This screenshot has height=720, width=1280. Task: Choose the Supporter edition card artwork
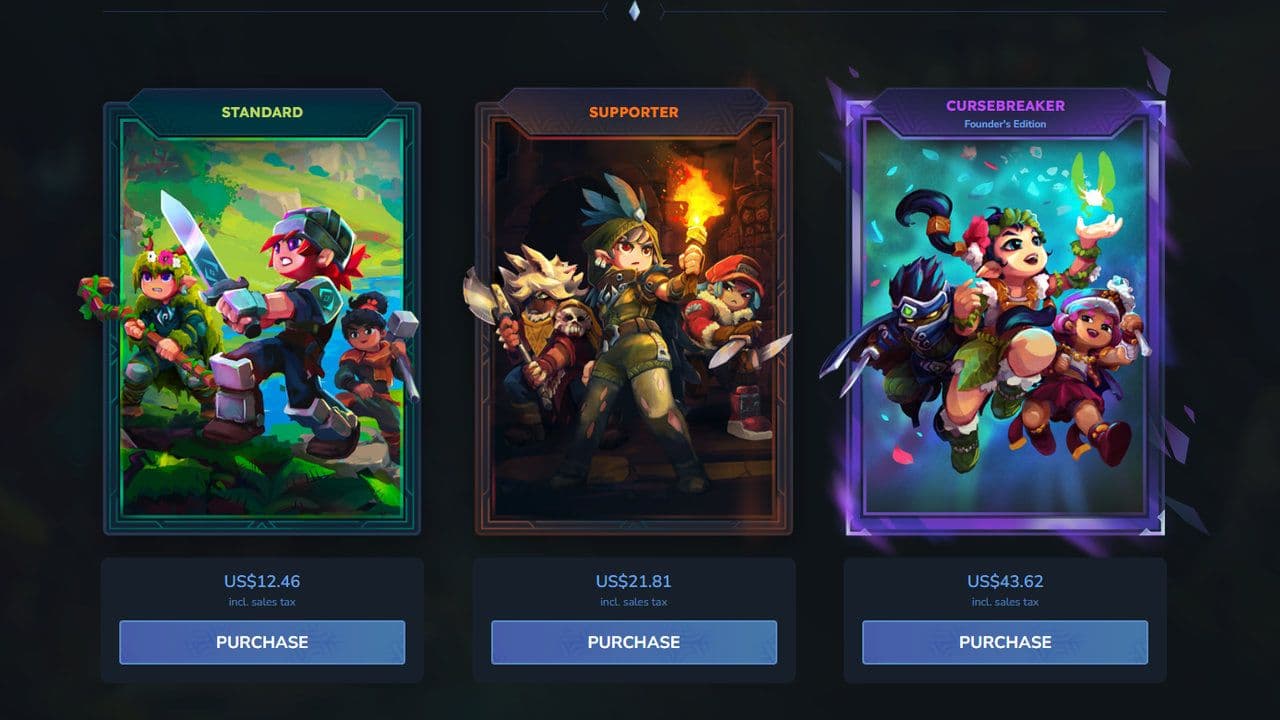click(634, 320)
